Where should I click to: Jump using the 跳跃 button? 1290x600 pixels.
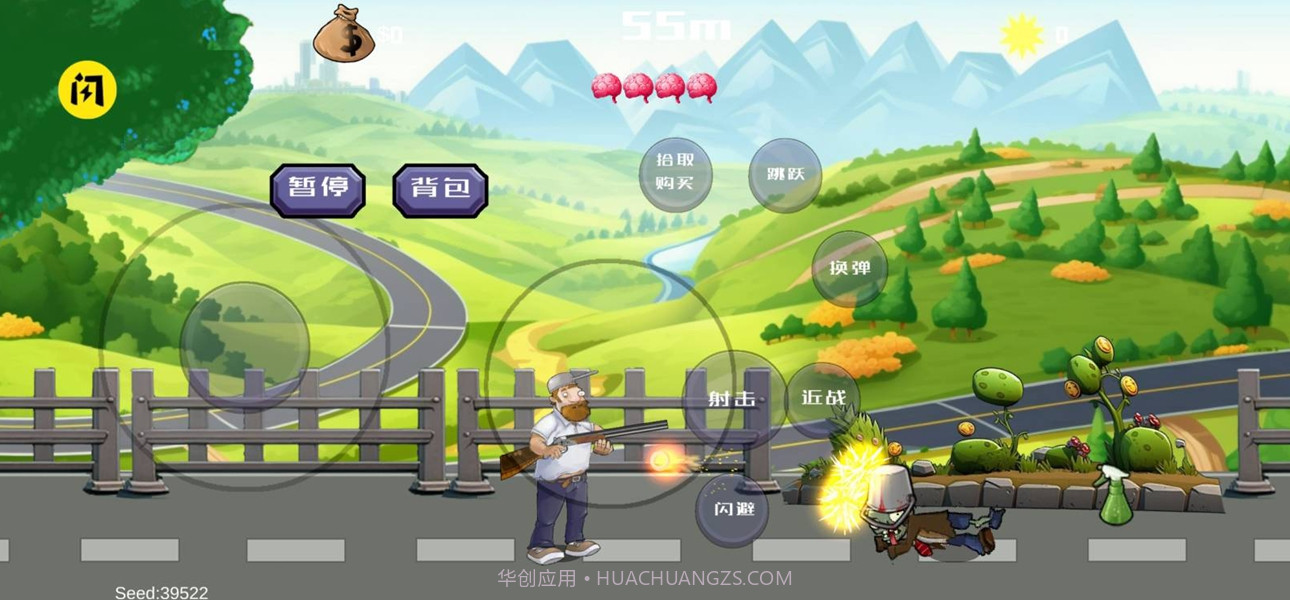785,175
